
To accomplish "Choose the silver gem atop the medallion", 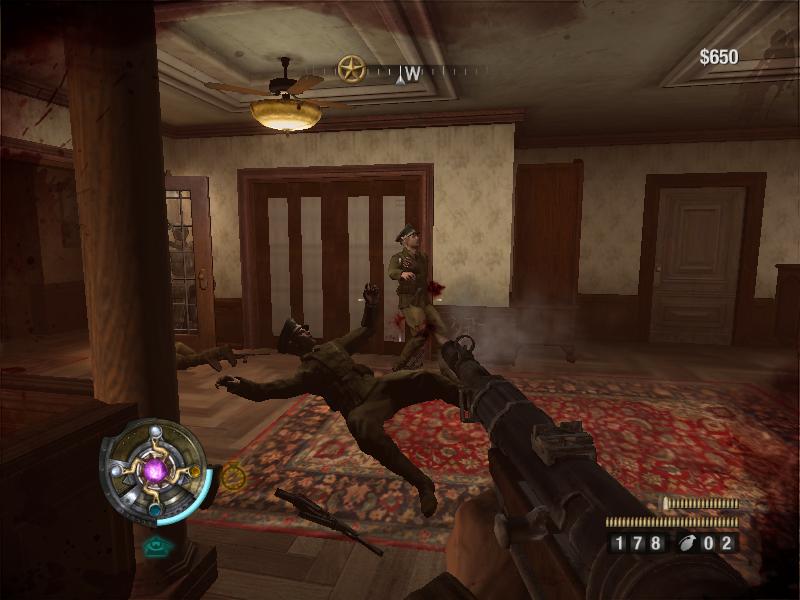I will 154,431.
